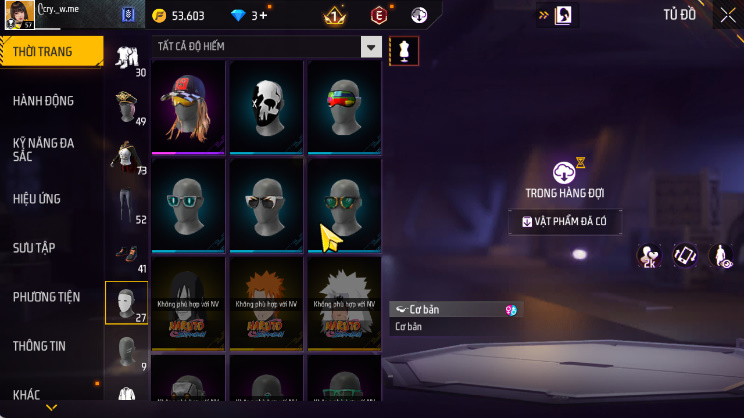
Task: Open the Thông Tin section
Action: click(x=39, y=346)
